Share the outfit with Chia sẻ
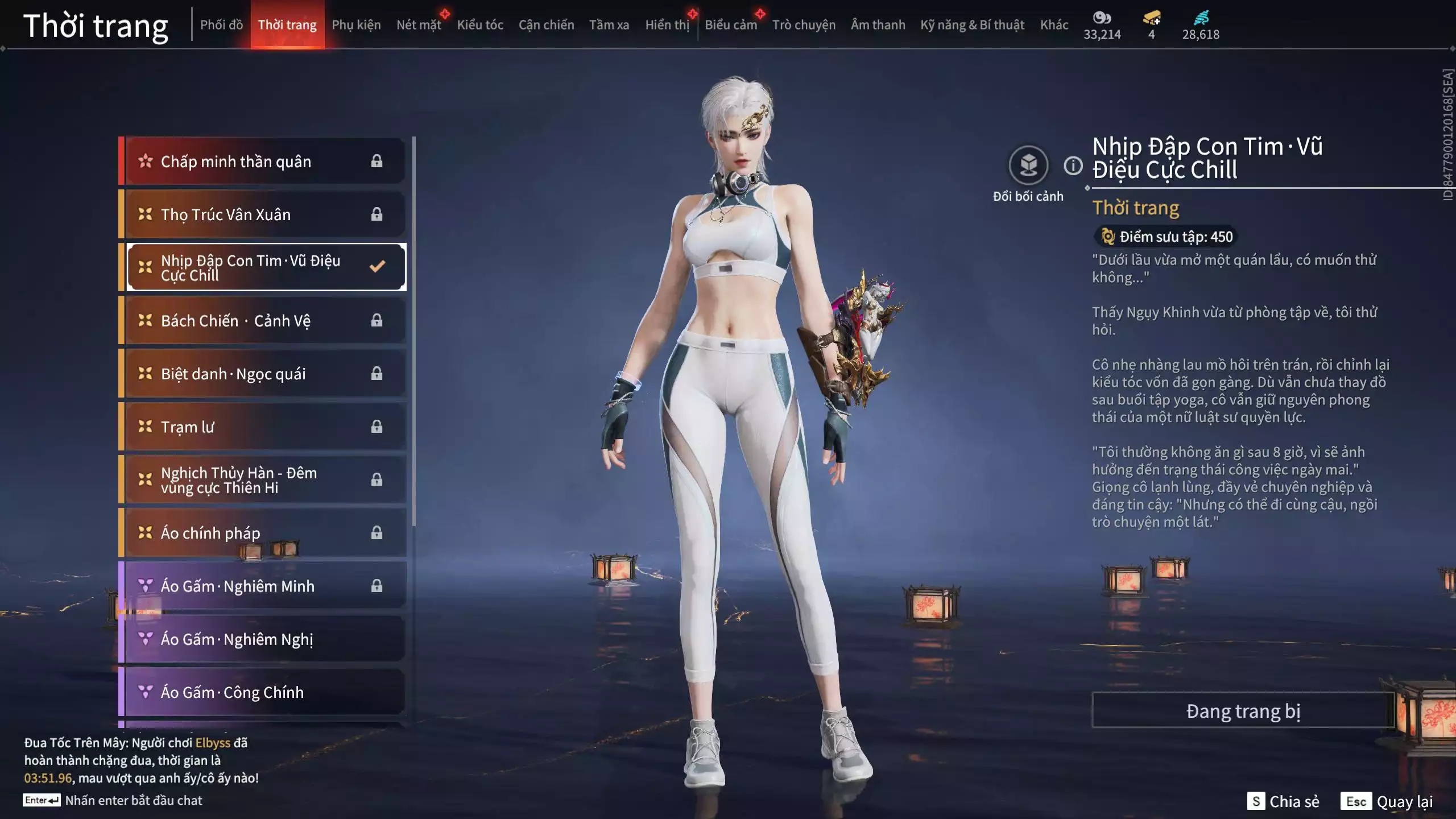Image resolution: width=1456 pixels, height=819 pixels. [x=1283, y=801]
